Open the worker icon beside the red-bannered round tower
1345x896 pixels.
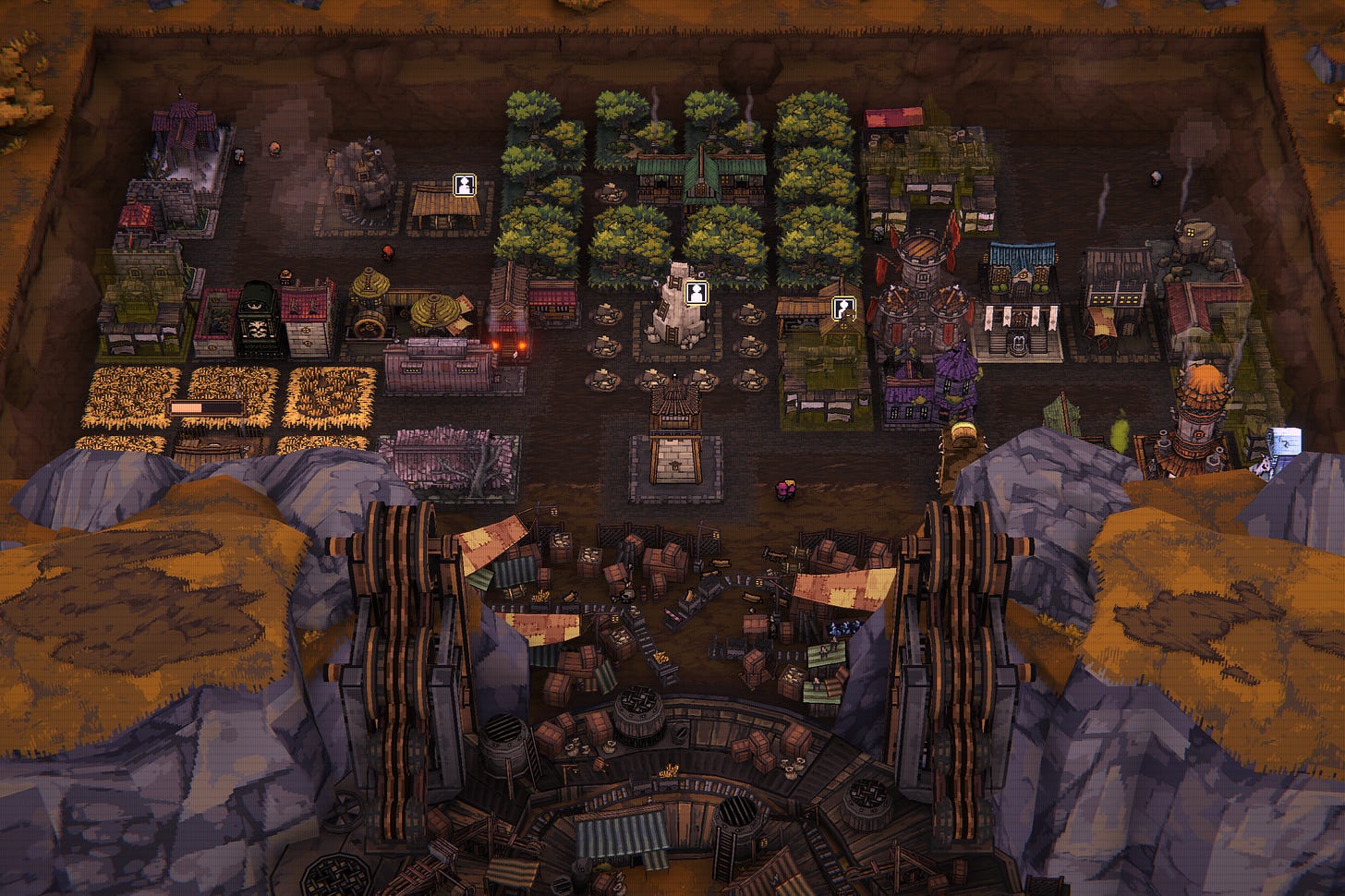pyautogui.click(x=843, y=309)
